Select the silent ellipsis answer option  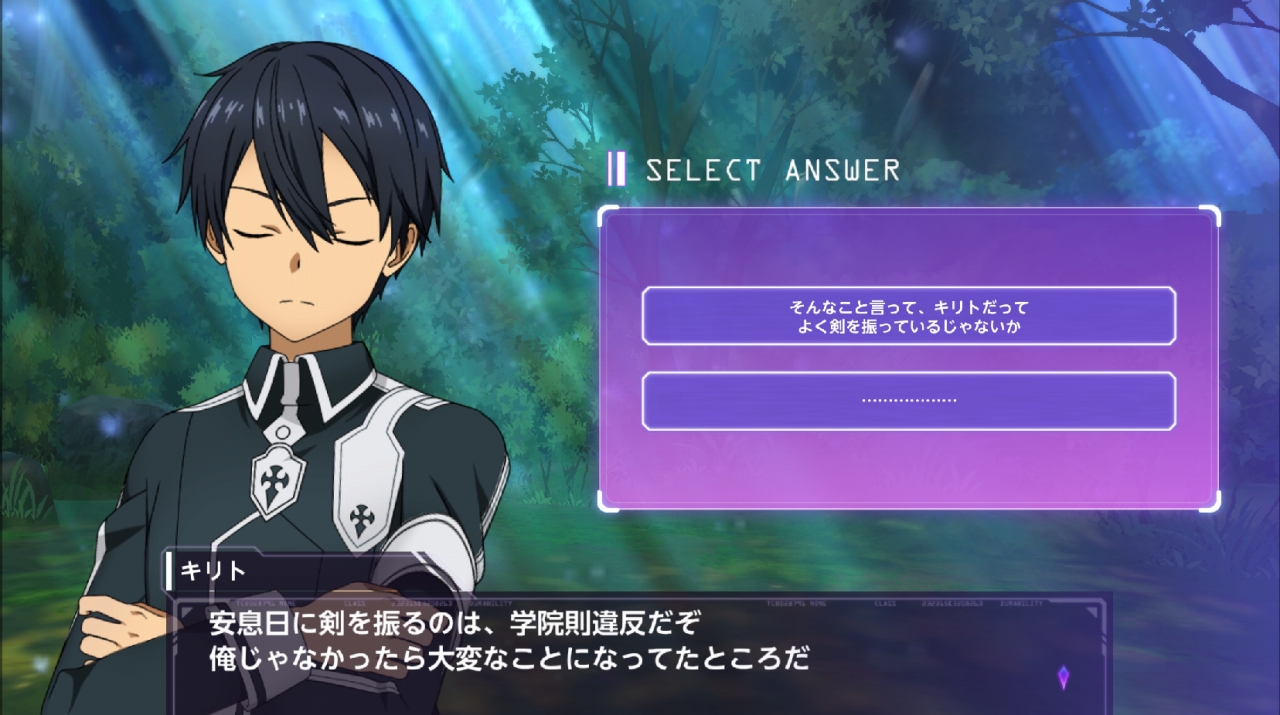pos(908,401)
